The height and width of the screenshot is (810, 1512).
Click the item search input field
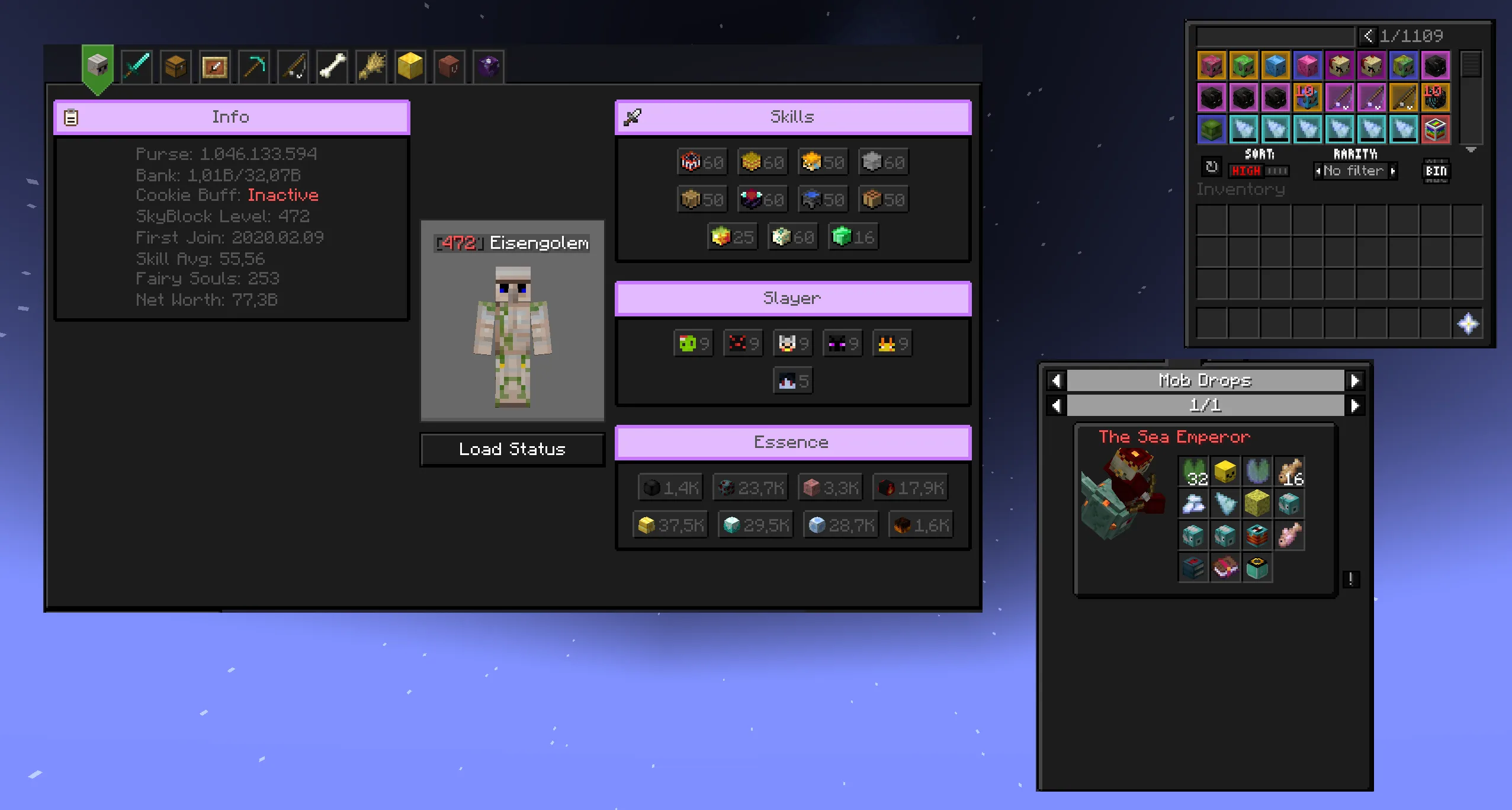click(1272, 36)
